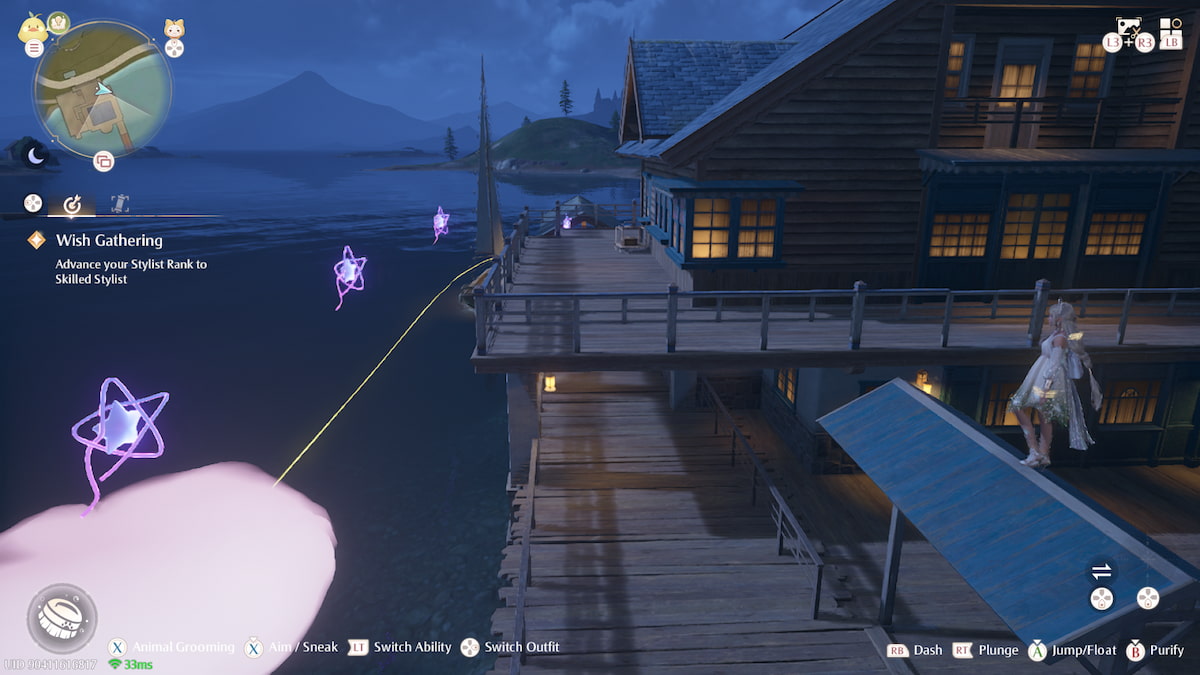Select the quest target tracking tab
1200x675 pixels.
(72, 204)
